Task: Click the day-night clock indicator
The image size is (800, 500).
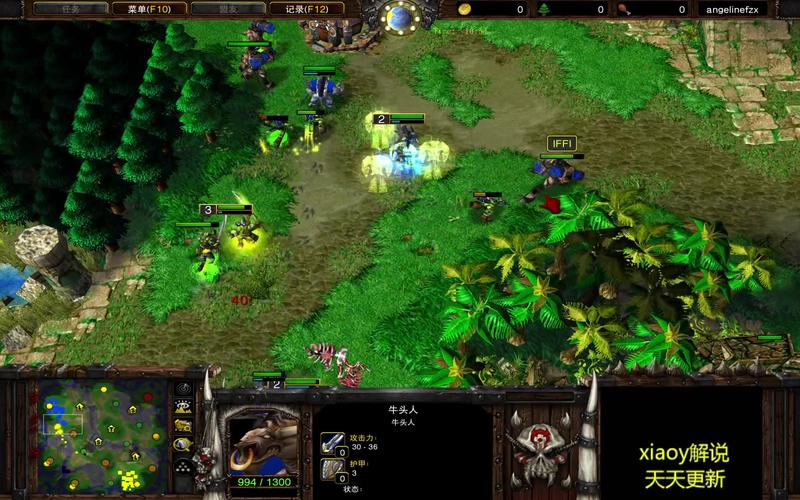Action: point(399,17)
